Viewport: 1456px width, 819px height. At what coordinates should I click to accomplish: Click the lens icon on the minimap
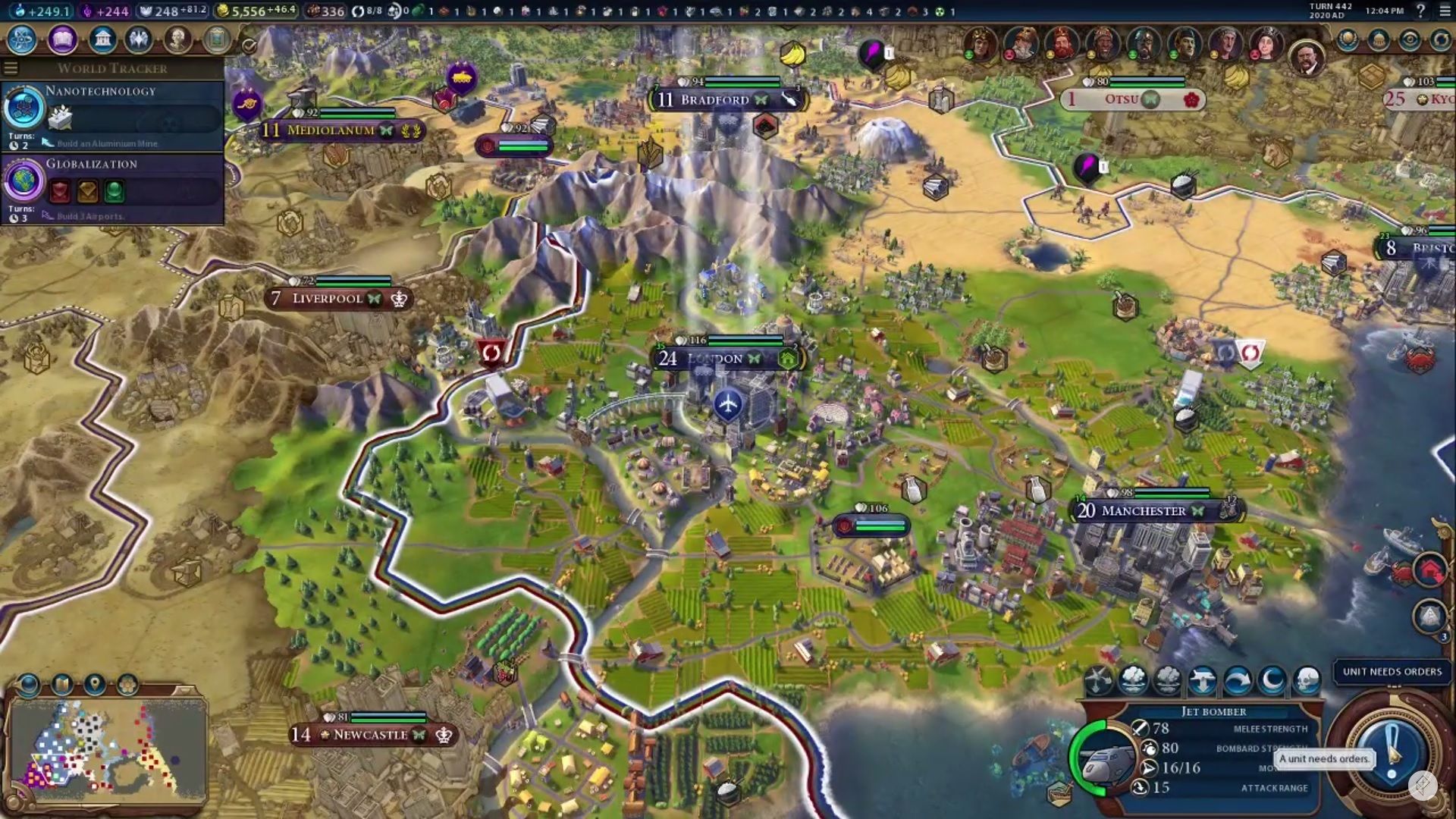27,684
